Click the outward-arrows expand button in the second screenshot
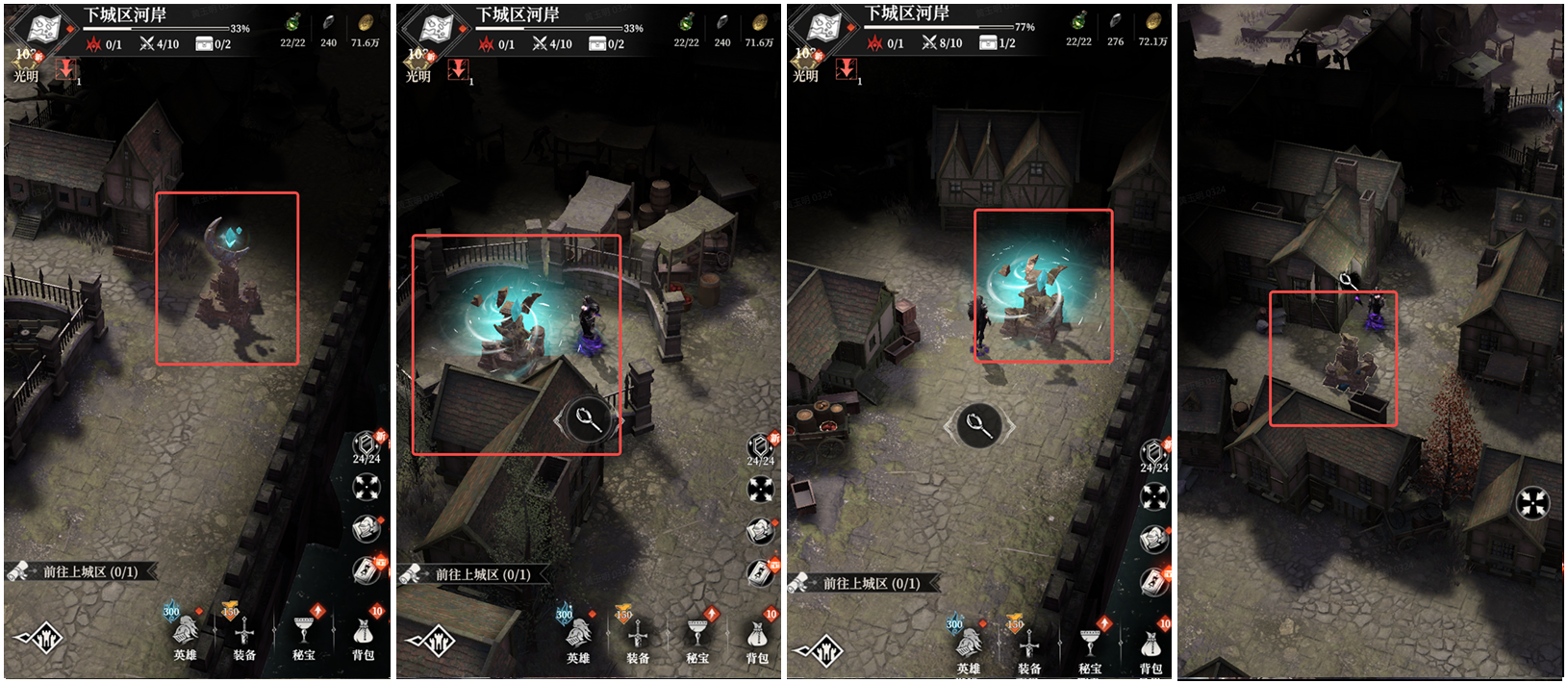This screenshot has width=1568, height=683. tap(761, 489)
